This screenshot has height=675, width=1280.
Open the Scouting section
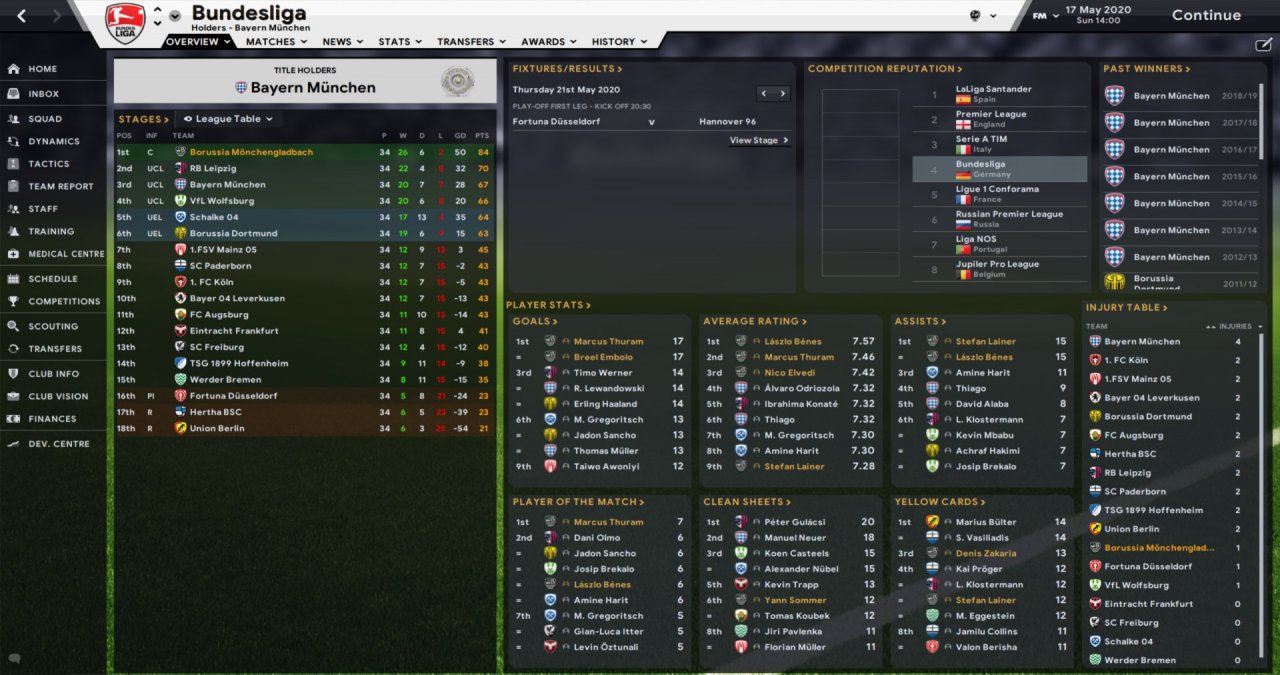click(53, 326)
